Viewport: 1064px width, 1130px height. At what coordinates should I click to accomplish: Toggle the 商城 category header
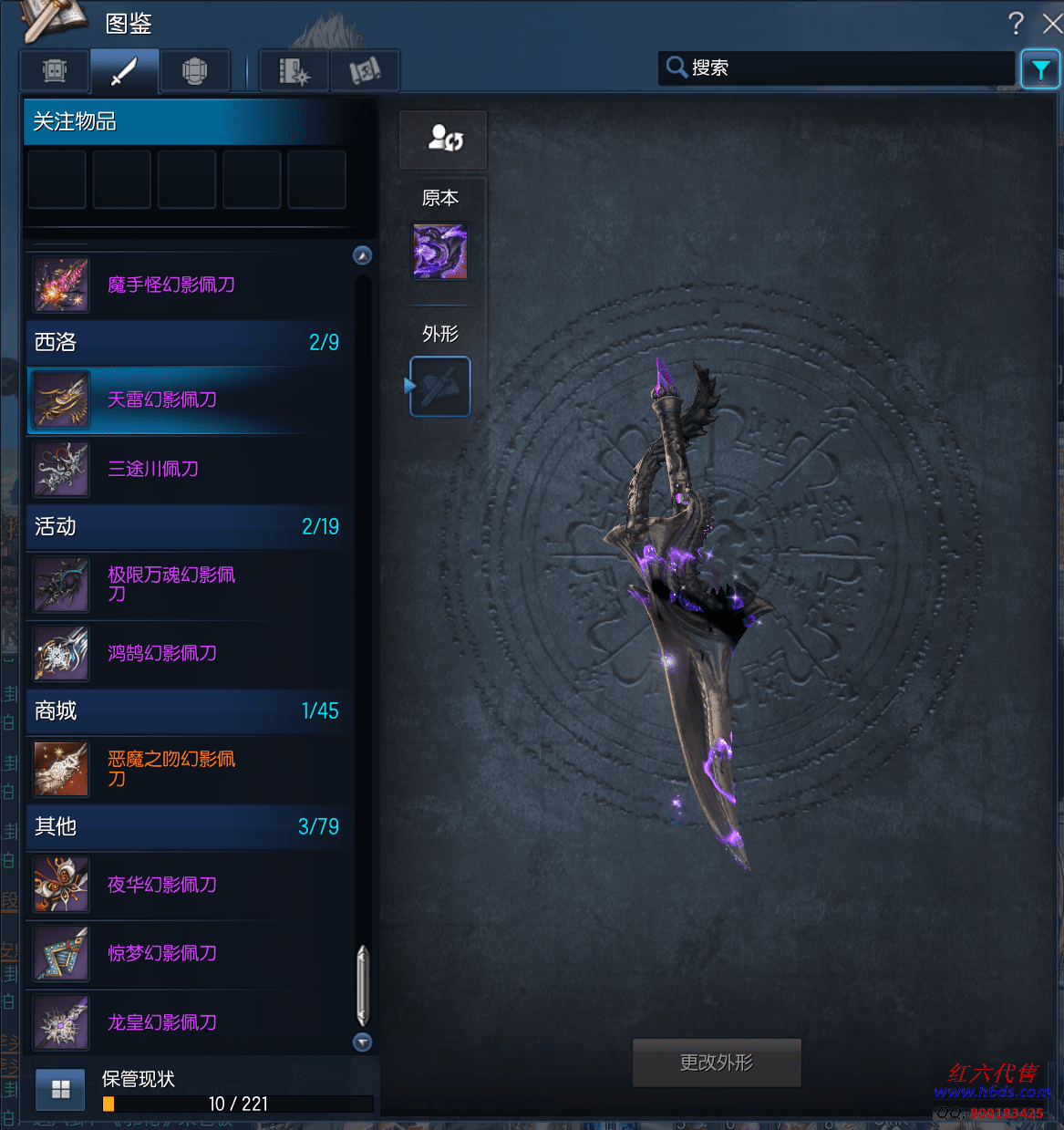[187, 710]
